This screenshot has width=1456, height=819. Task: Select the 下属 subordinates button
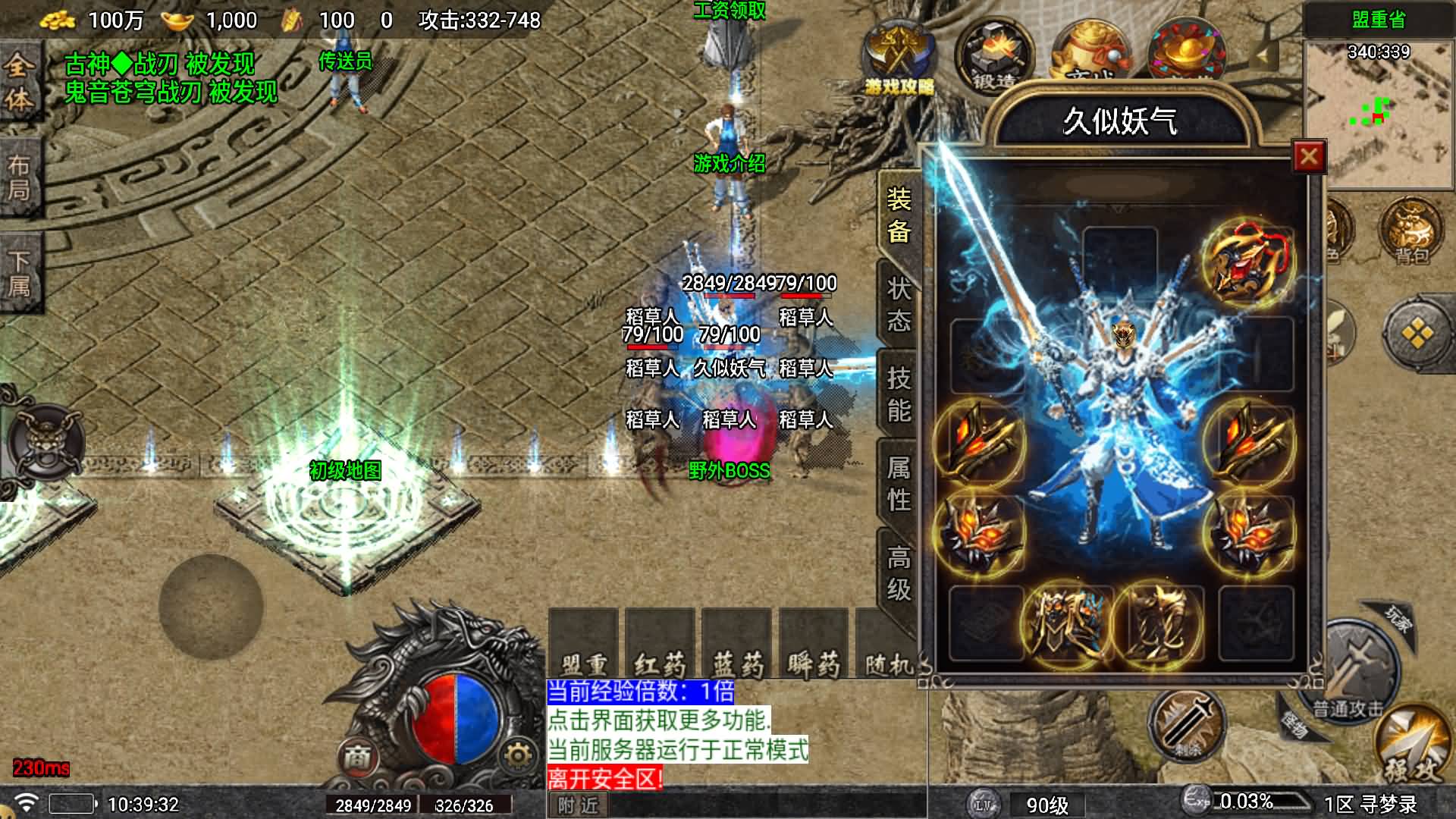(19, 273)
